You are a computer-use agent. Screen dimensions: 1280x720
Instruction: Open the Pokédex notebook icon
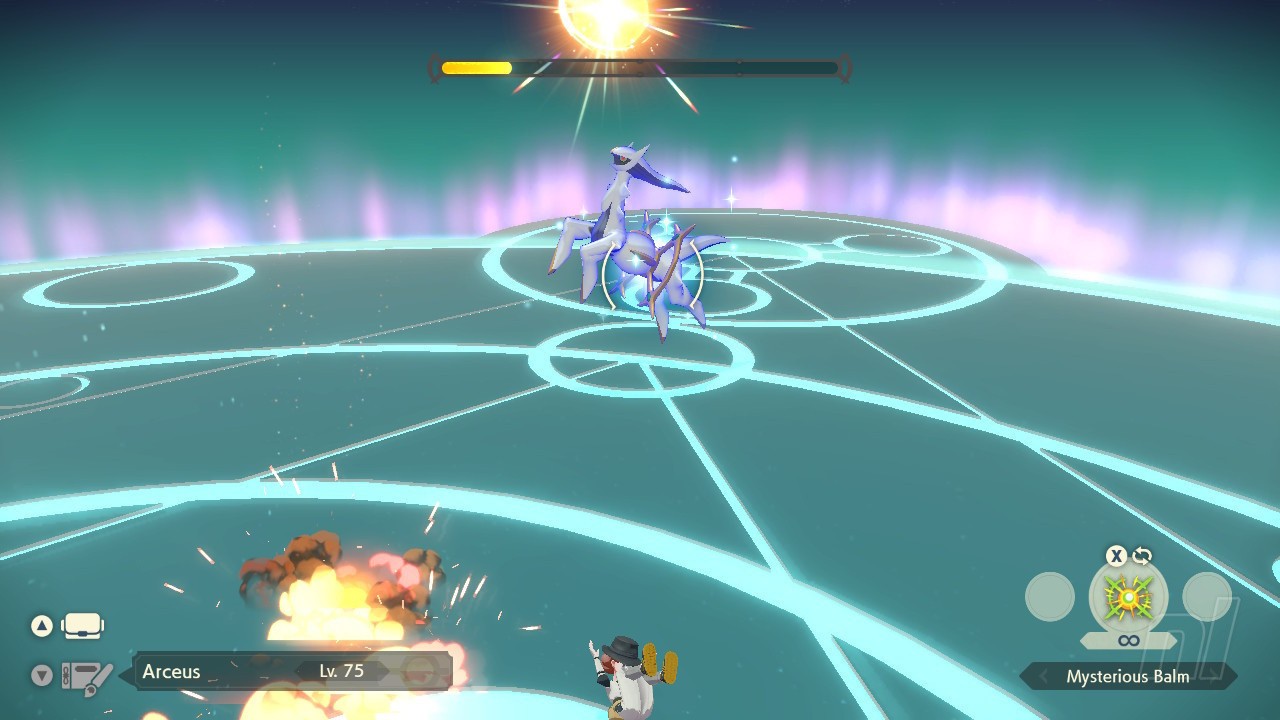(87, 677)
